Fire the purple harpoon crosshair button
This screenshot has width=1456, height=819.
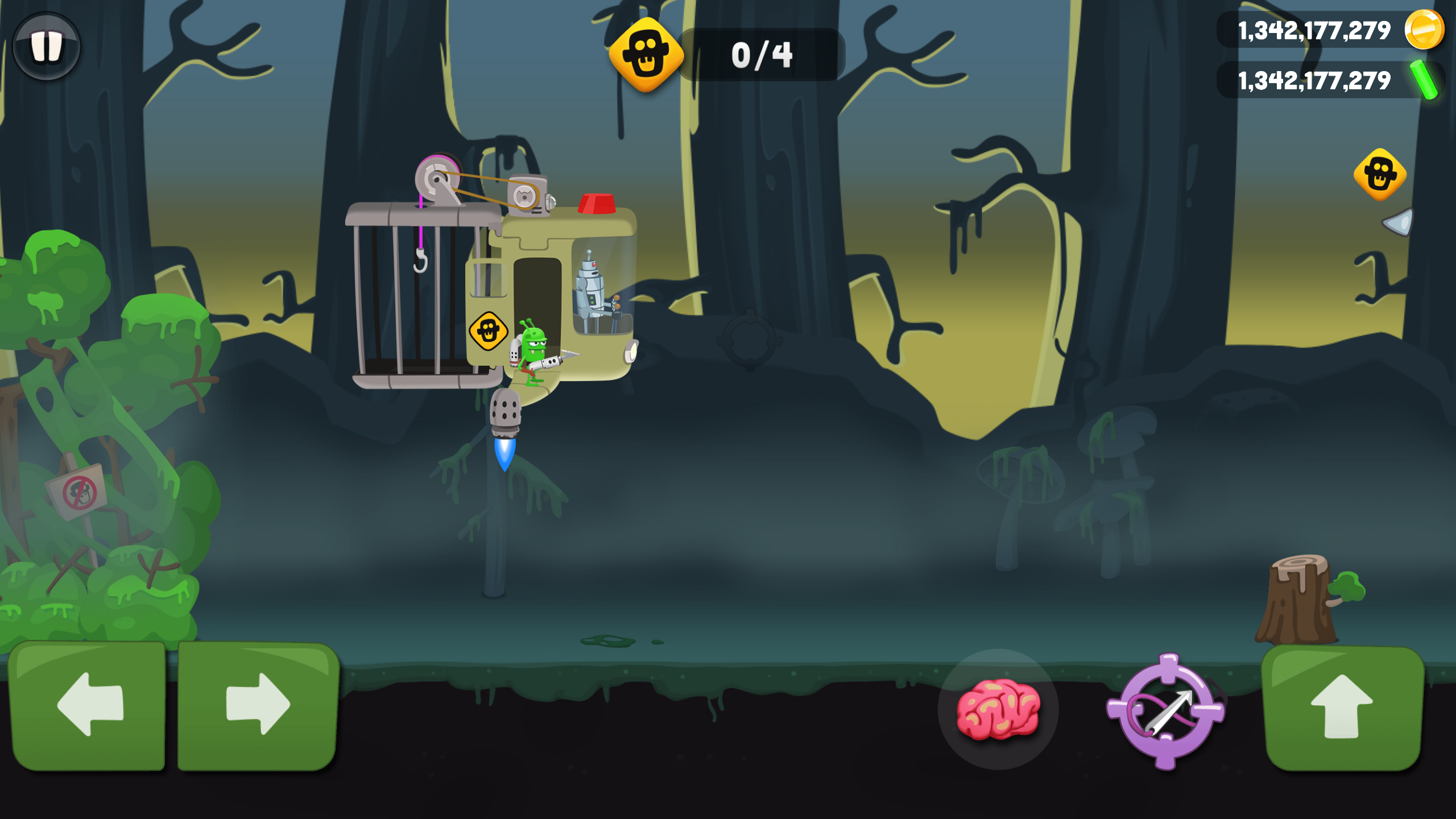[1165, 711]
